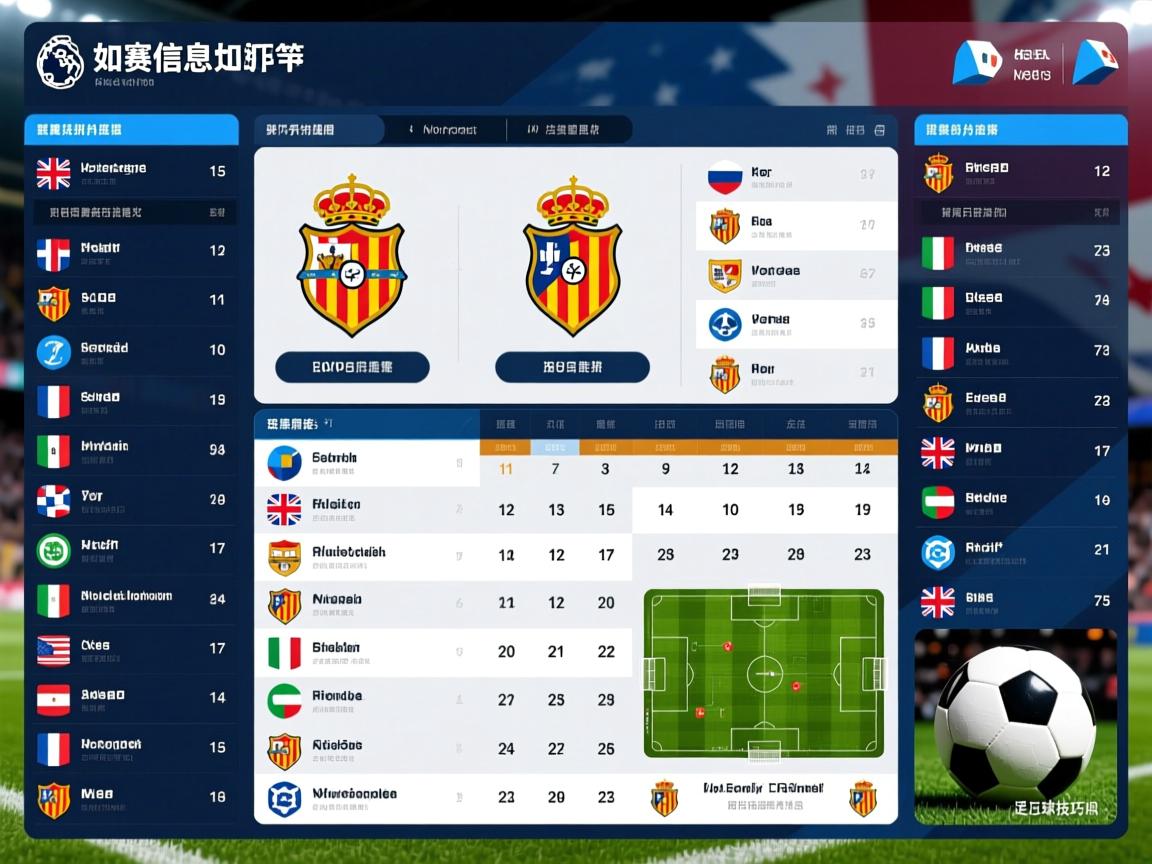Screen dimensions: 1152x864
Task: Choose the Venas row with the blue ball icon
Action: pyautogui.click(x=796, y=324)
